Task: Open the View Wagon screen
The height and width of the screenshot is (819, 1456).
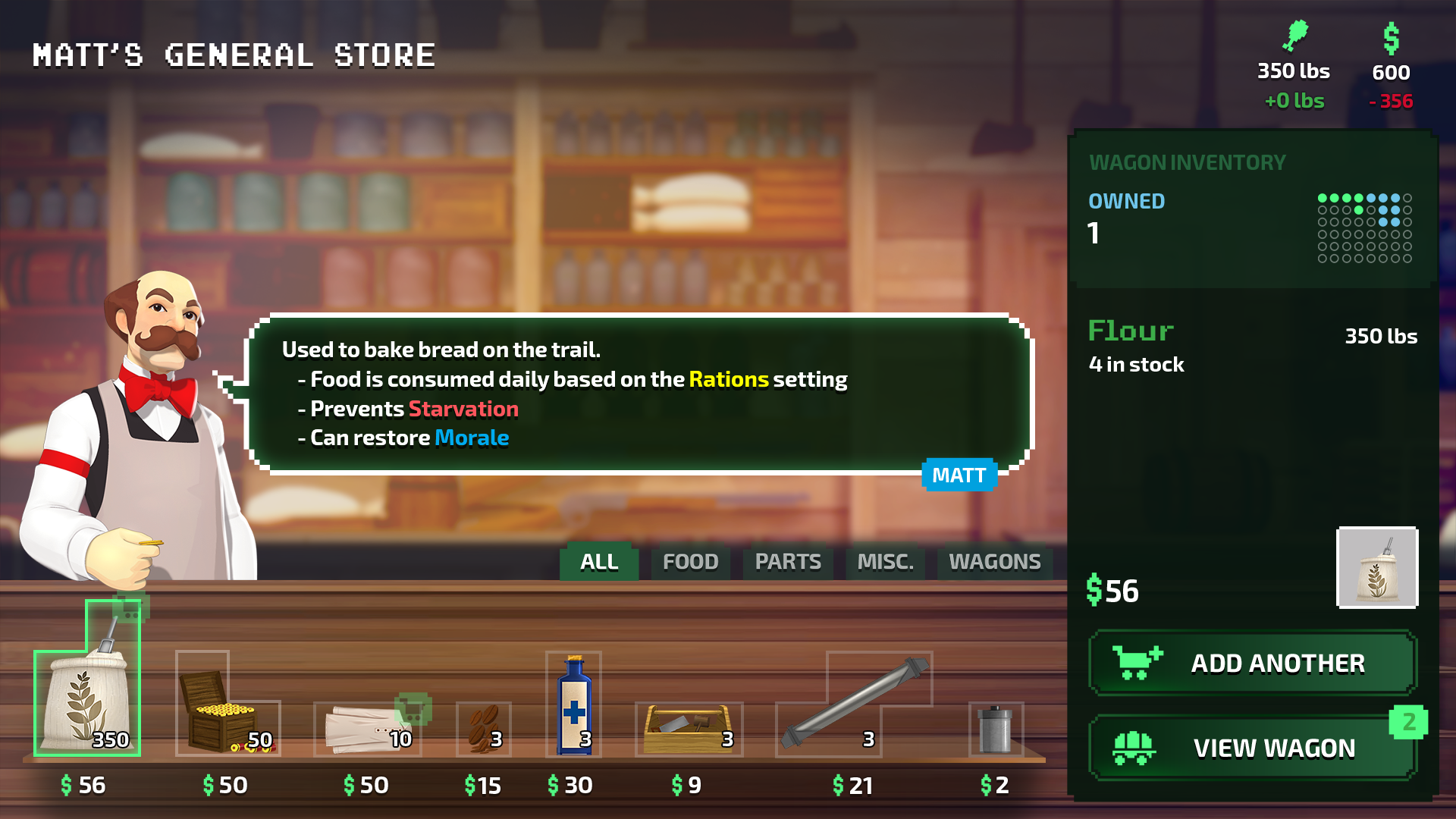Action: point(1252,748)
